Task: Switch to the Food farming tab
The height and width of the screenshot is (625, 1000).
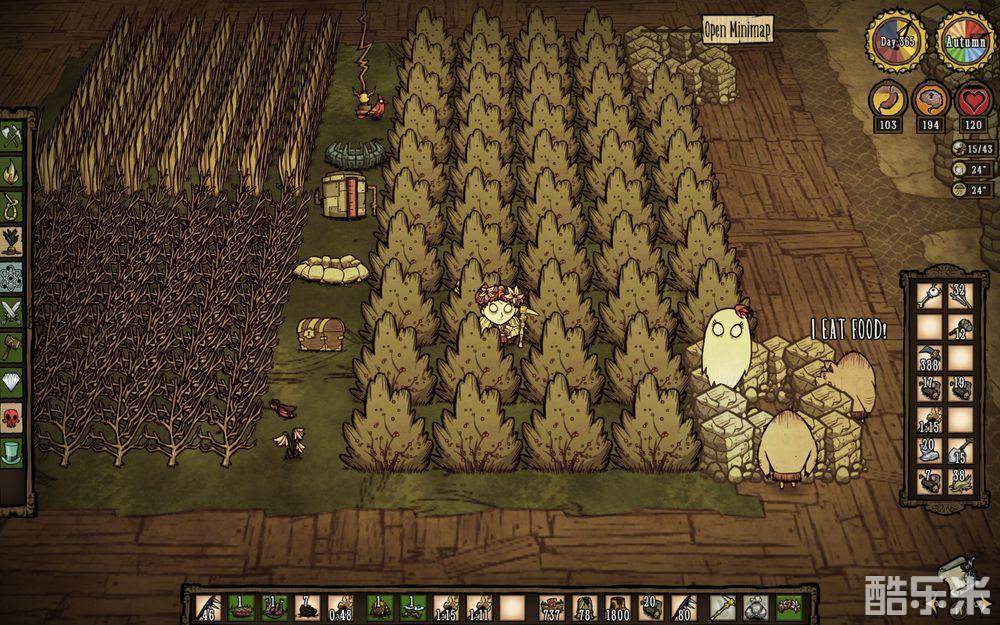Action: pyautogui.click(x=12, y=240)
